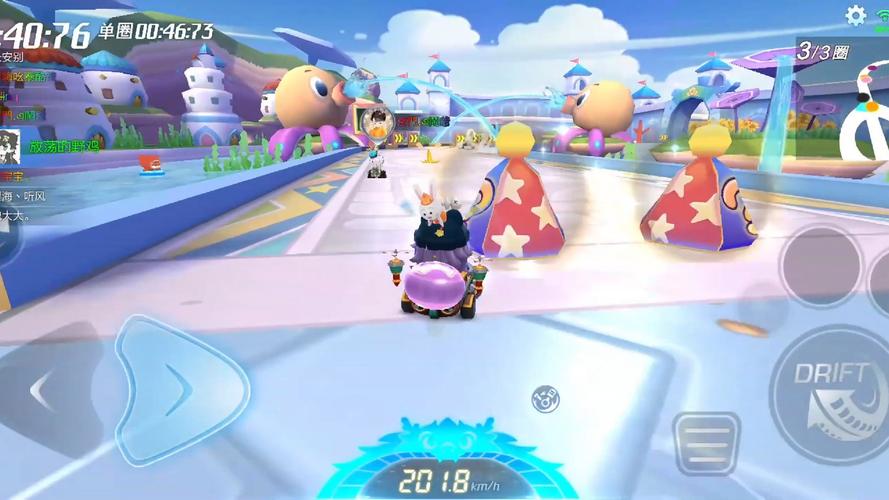This screenshot has height=500, width=889.
Task: Steer left with the left arrow
Action: (x=42, y=391)
